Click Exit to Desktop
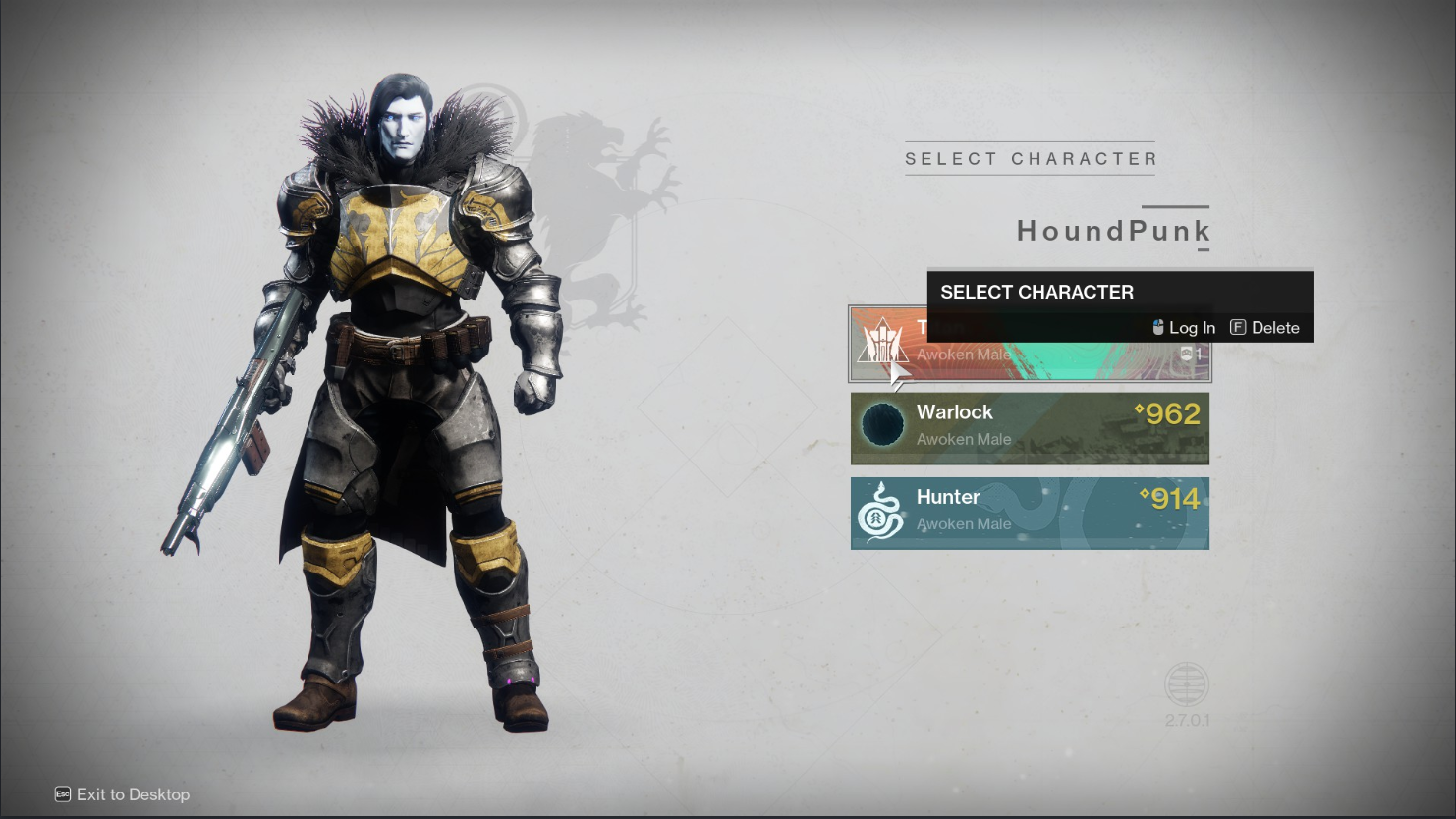 (x=123, y=794)
